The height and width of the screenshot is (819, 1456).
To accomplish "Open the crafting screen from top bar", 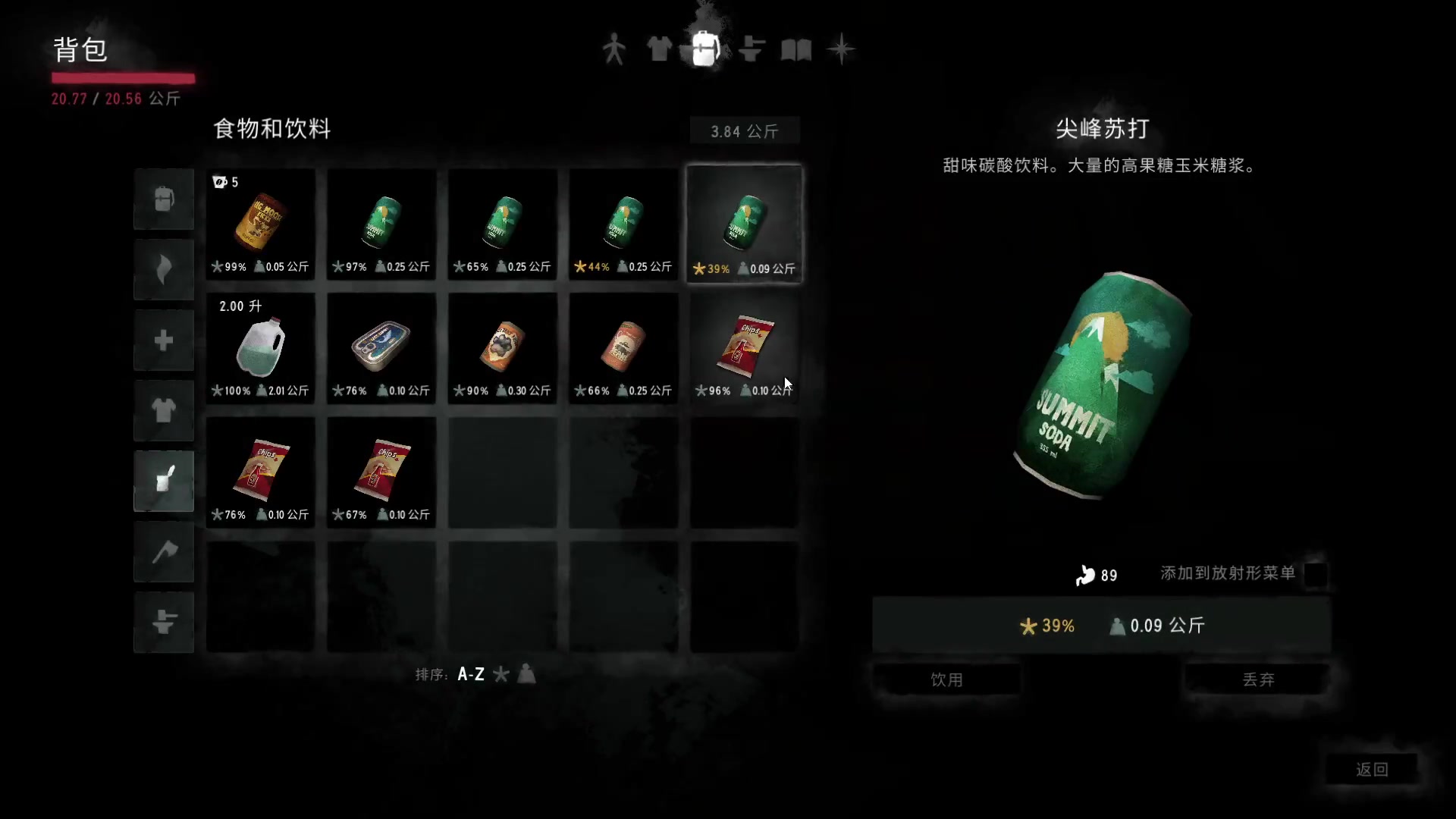I will 751,49.
